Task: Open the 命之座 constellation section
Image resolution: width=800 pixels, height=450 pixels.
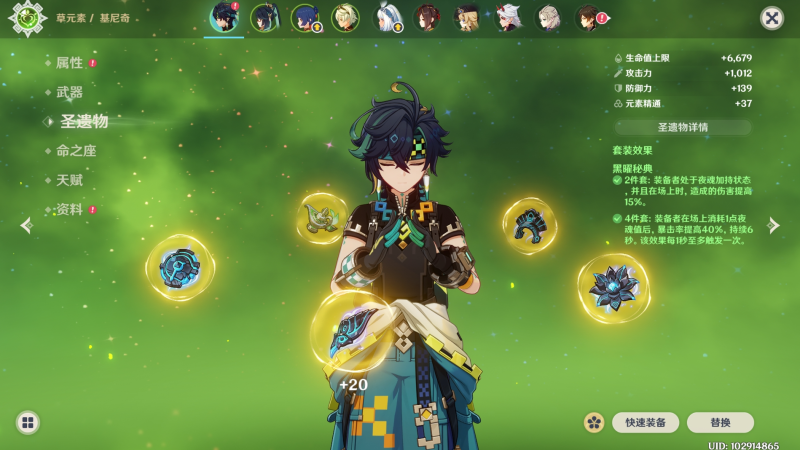Action: 76,151
